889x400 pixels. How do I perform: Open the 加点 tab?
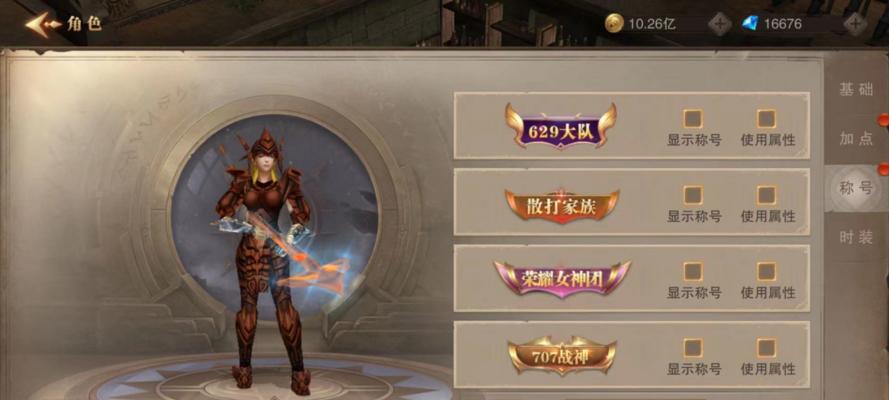856,138
